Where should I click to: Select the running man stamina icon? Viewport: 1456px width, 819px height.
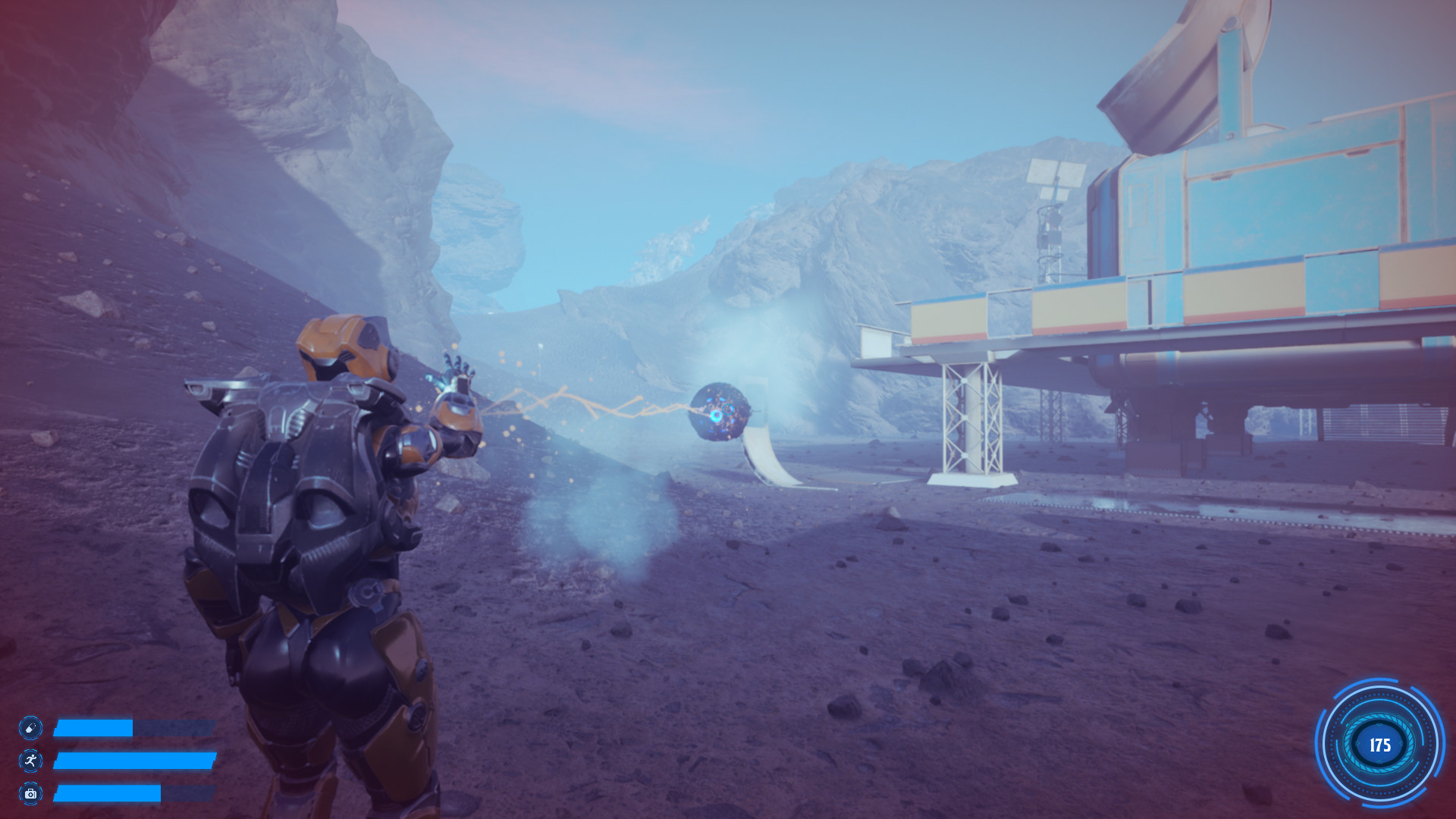point(30,761)
